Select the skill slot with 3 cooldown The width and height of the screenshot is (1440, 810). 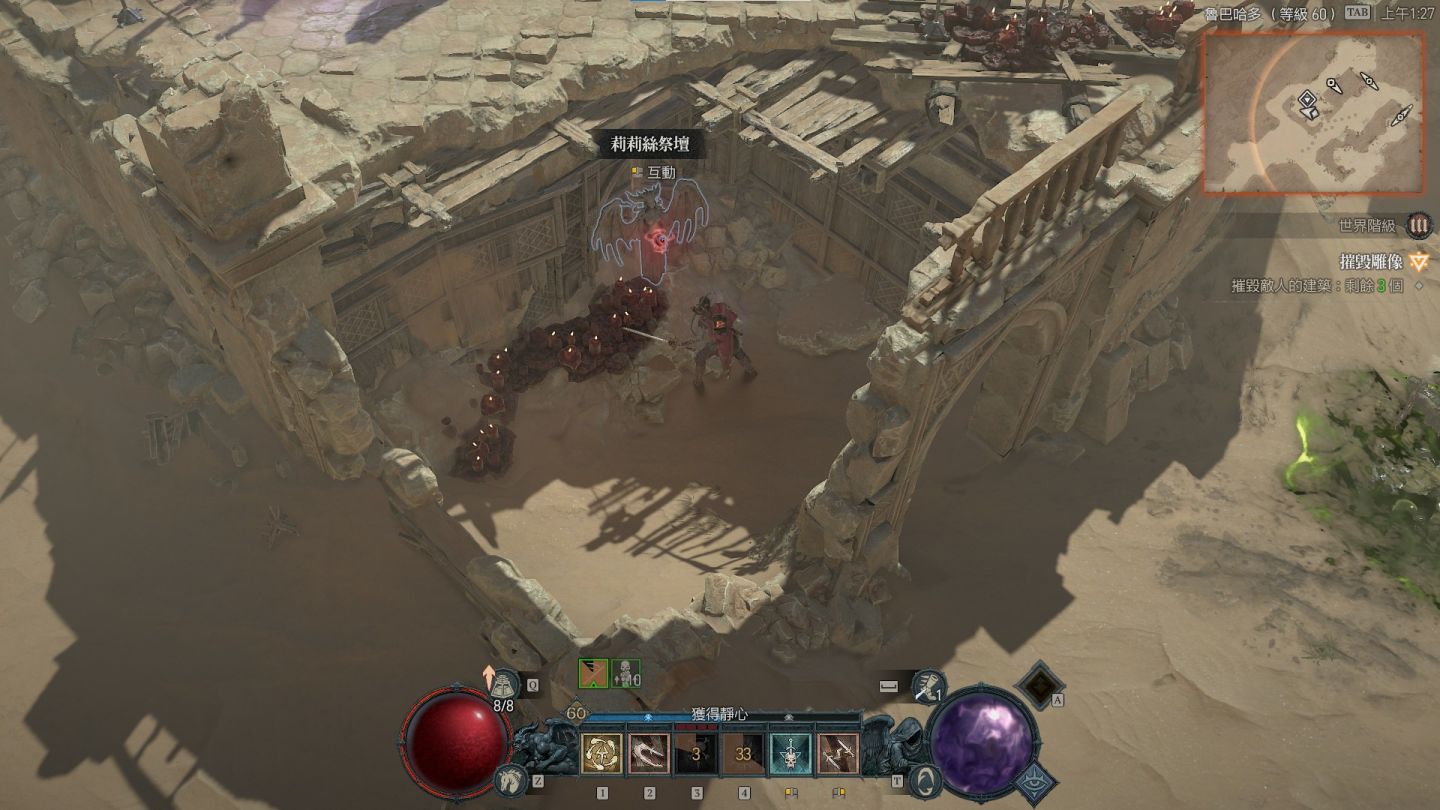696,753
